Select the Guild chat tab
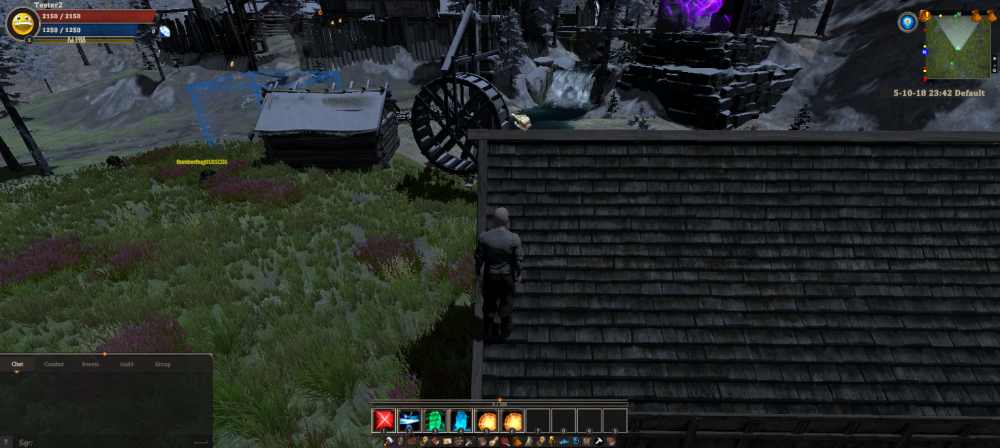The height and width of the screenshot is (448, 1000). click(x=127, y=364)
